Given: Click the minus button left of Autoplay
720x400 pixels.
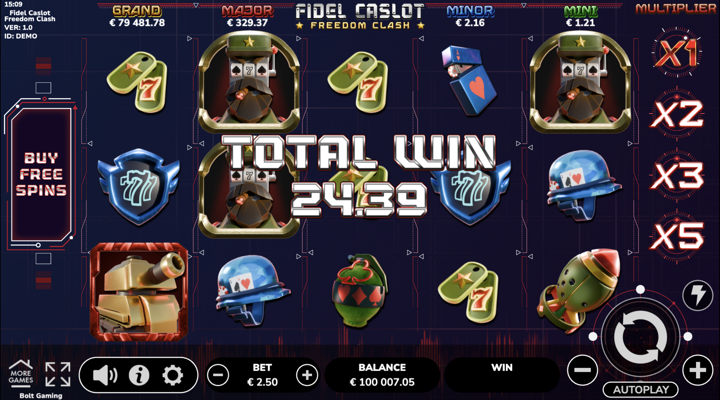Looking at the screenshot, I should click(x=582, y=370).
